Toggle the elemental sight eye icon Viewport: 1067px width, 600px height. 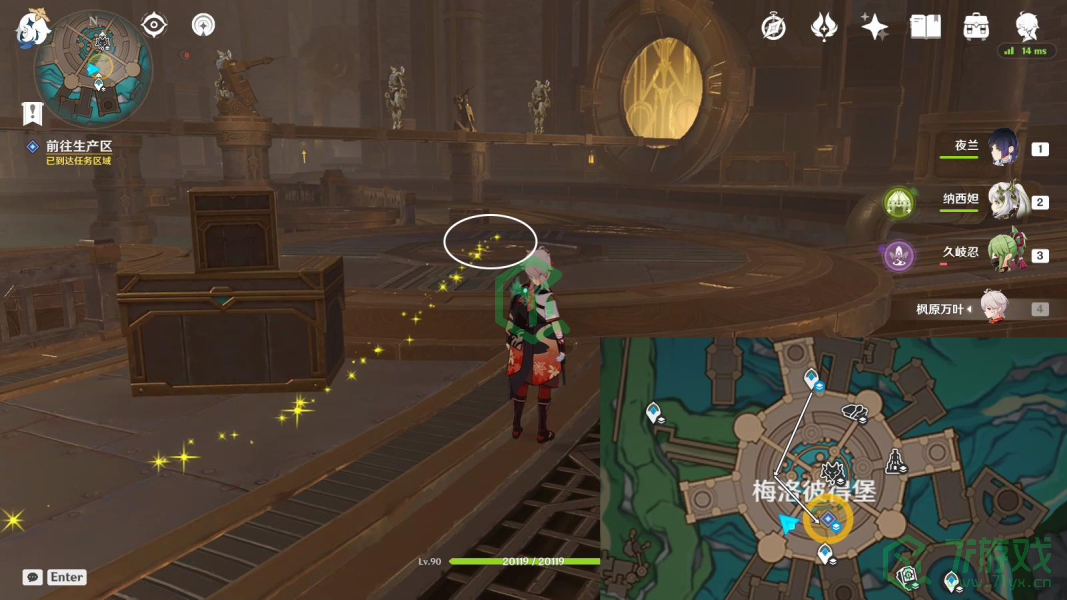tap(154, 25)
